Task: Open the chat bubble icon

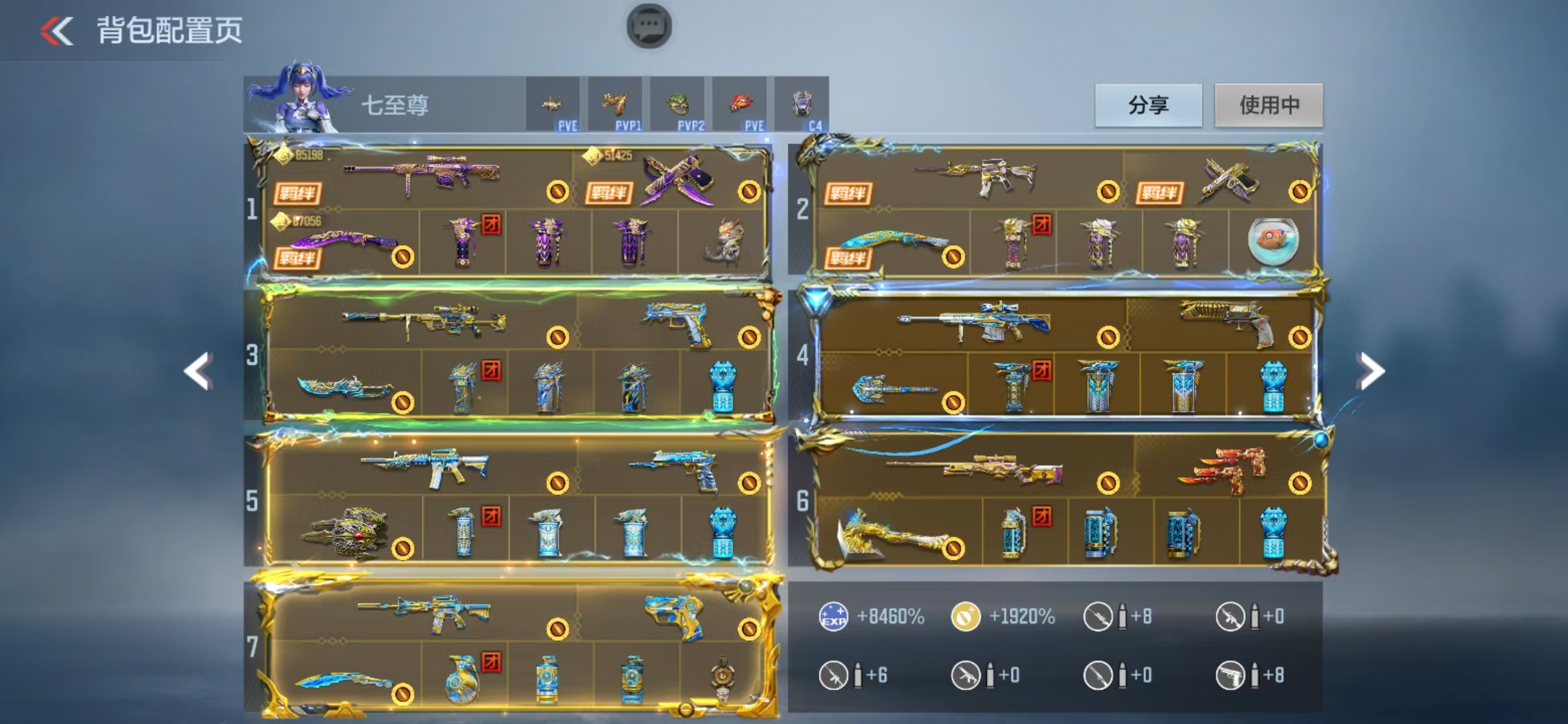Action: [x=649, y=27]
